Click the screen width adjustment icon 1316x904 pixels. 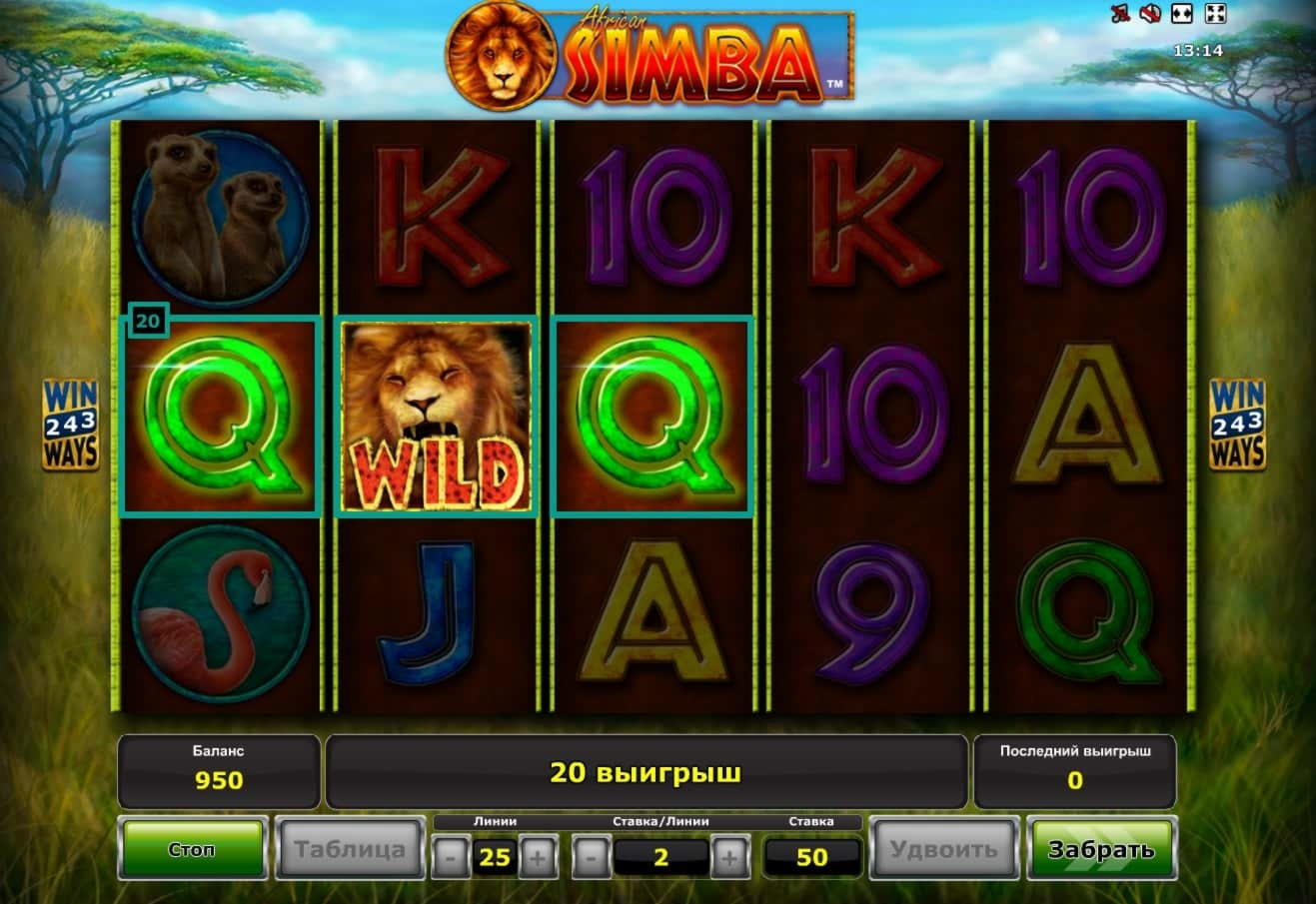[1181, 13]
